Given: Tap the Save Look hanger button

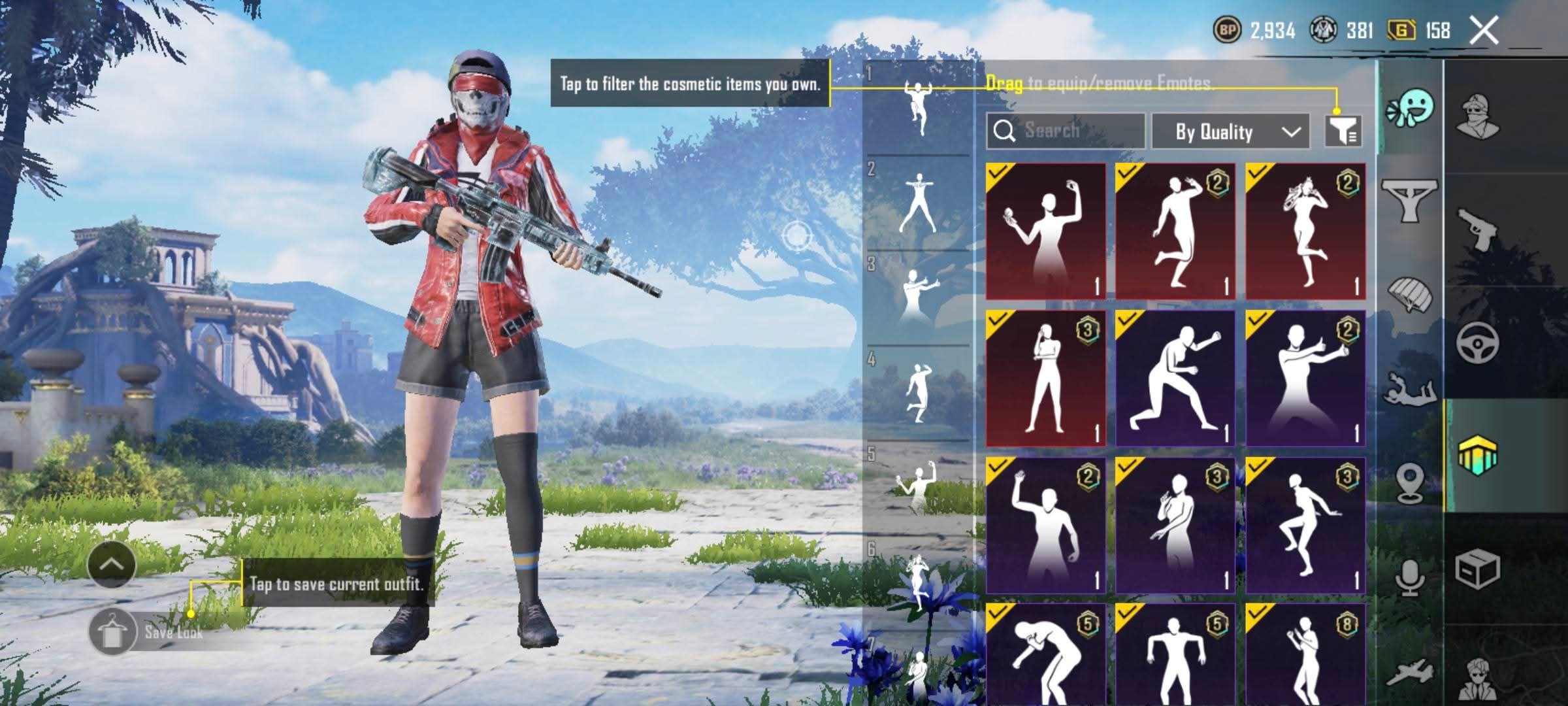Looking at the screenshot, I should point(112,631).
